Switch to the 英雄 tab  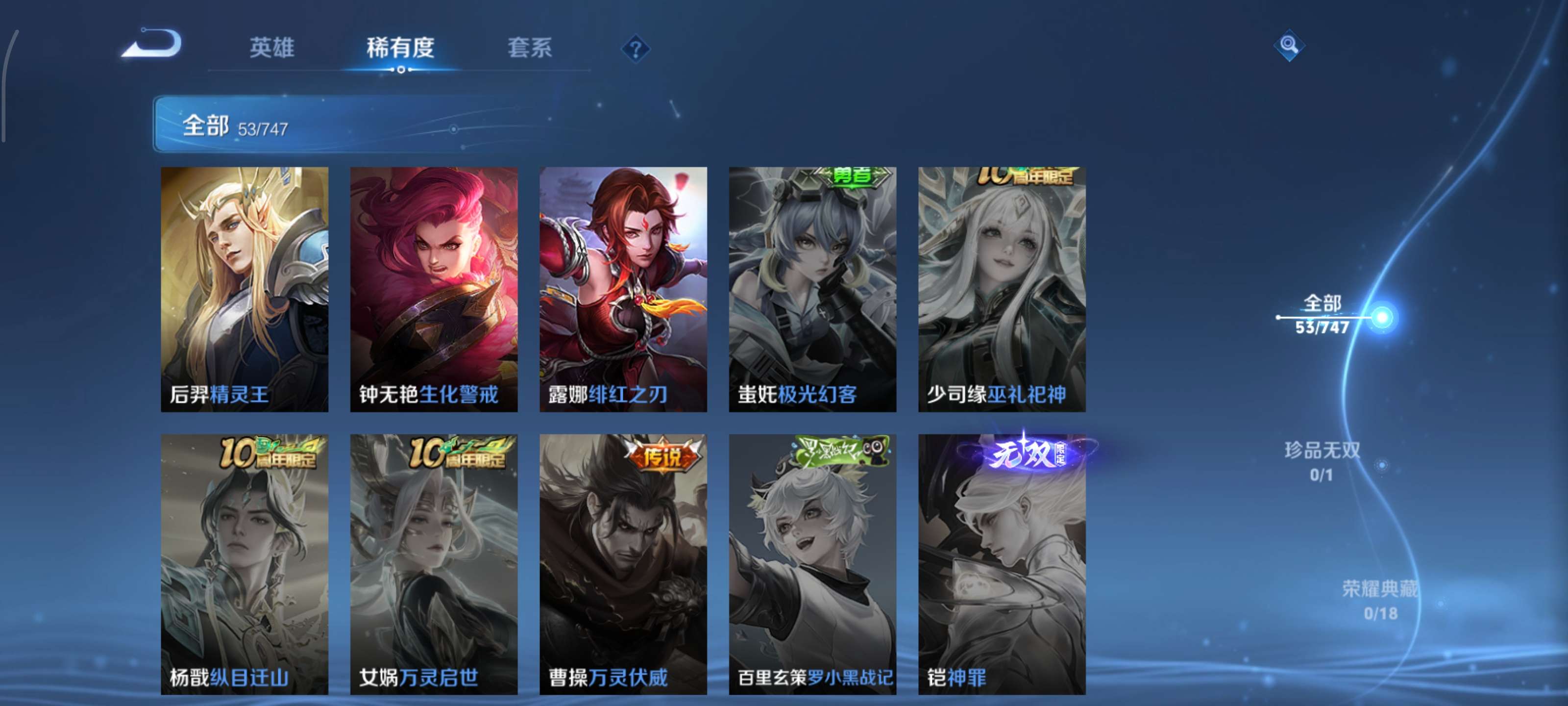point(271,48)
